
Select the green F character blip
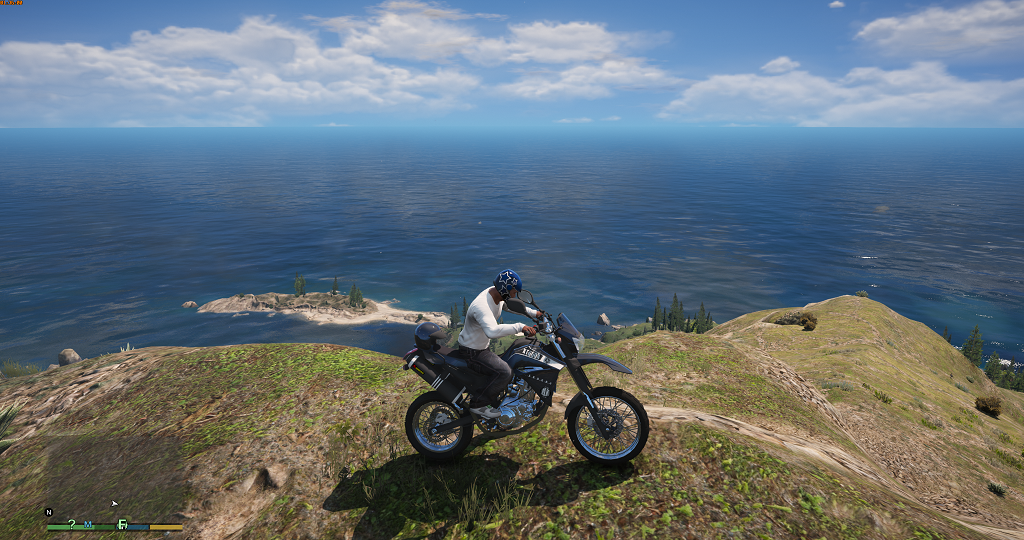[122, 524]
